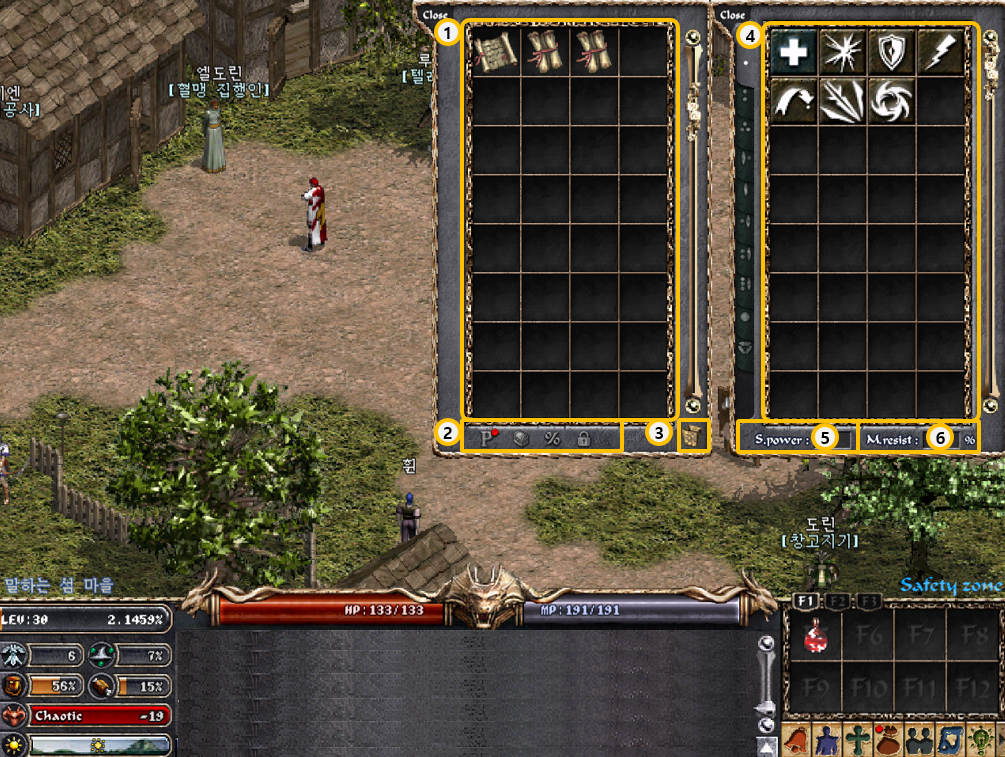Open the character silhouette menu
This screenshot has width=1005, height=757.
point(827,740)
